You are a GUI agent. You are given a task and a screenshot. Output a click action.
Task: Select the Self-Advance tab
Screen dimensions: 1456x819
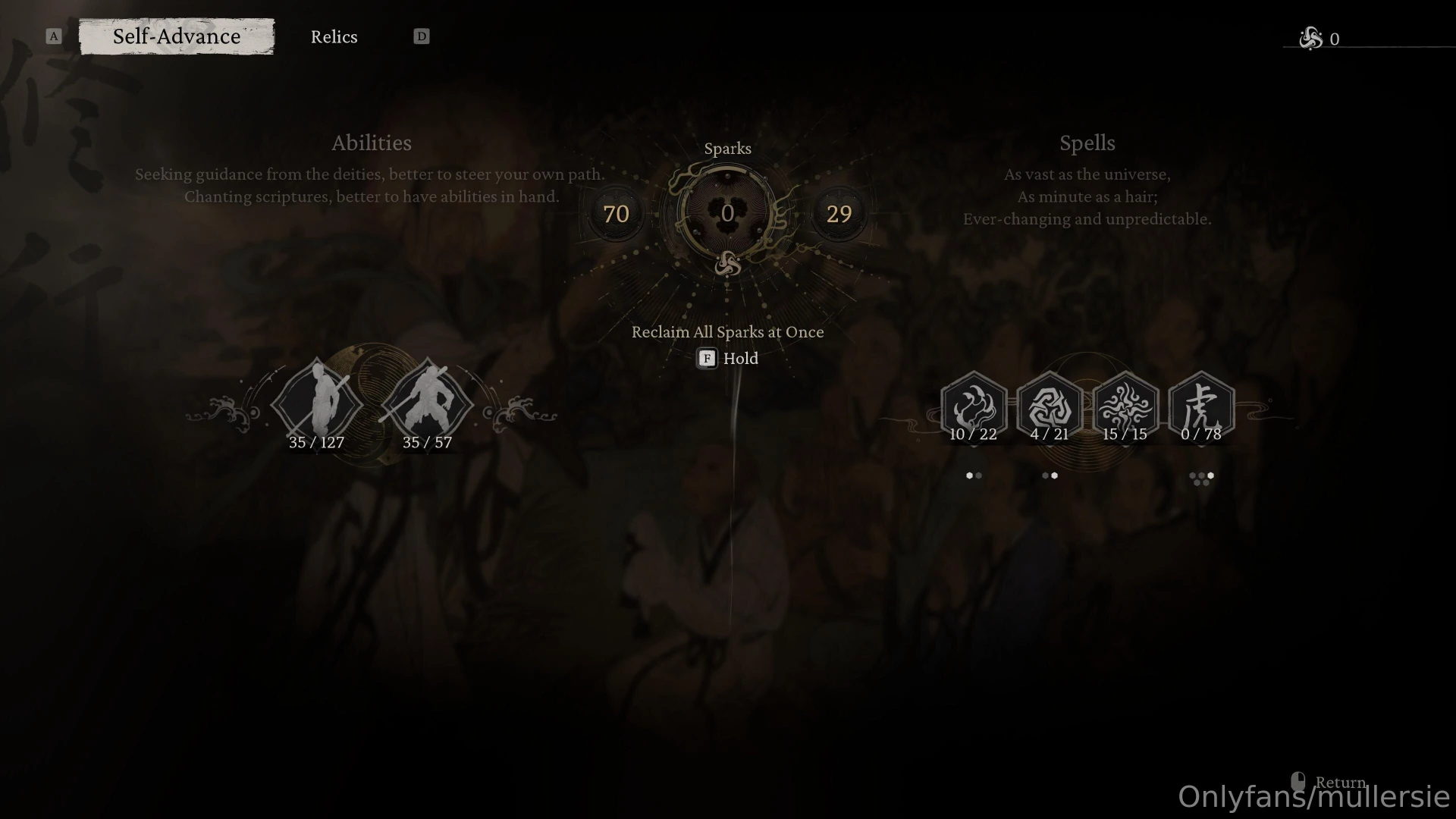[176, 36]
